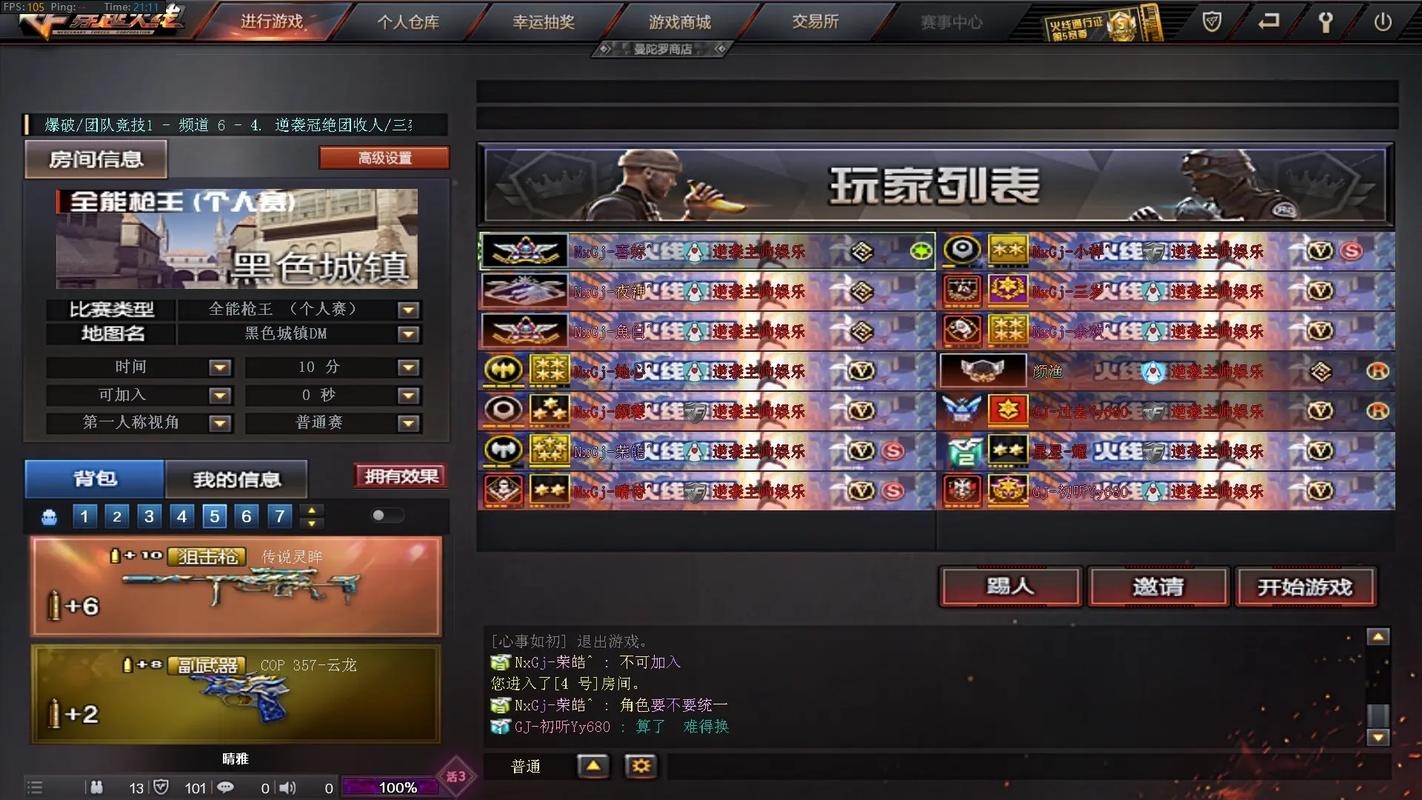Click the 踢人 kick button
This screenshot has width=1422, height=800.
click(x=1010, y=587)
